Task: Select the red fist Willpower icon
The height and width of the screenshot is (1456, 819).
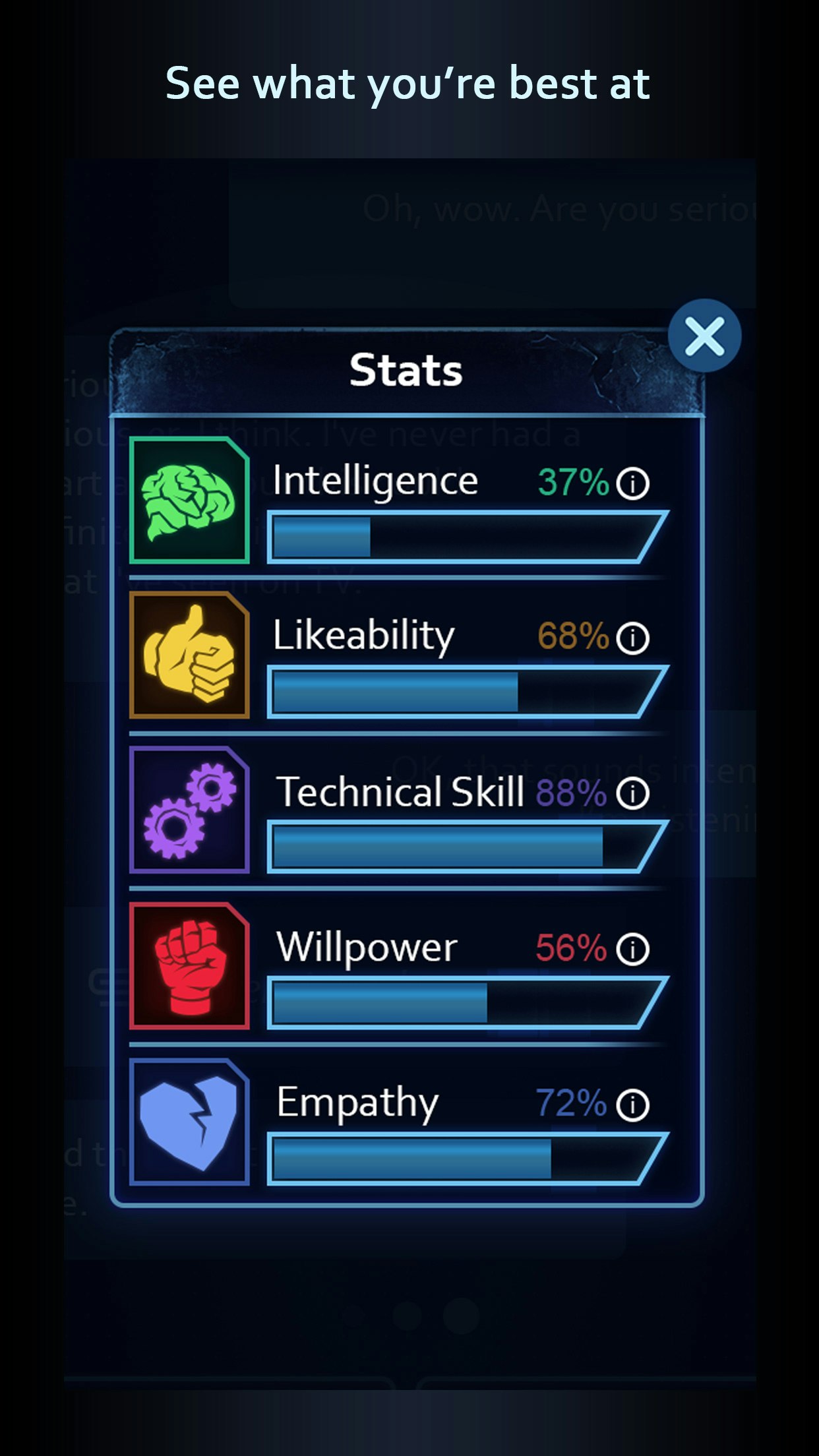Action: (189, 966)
